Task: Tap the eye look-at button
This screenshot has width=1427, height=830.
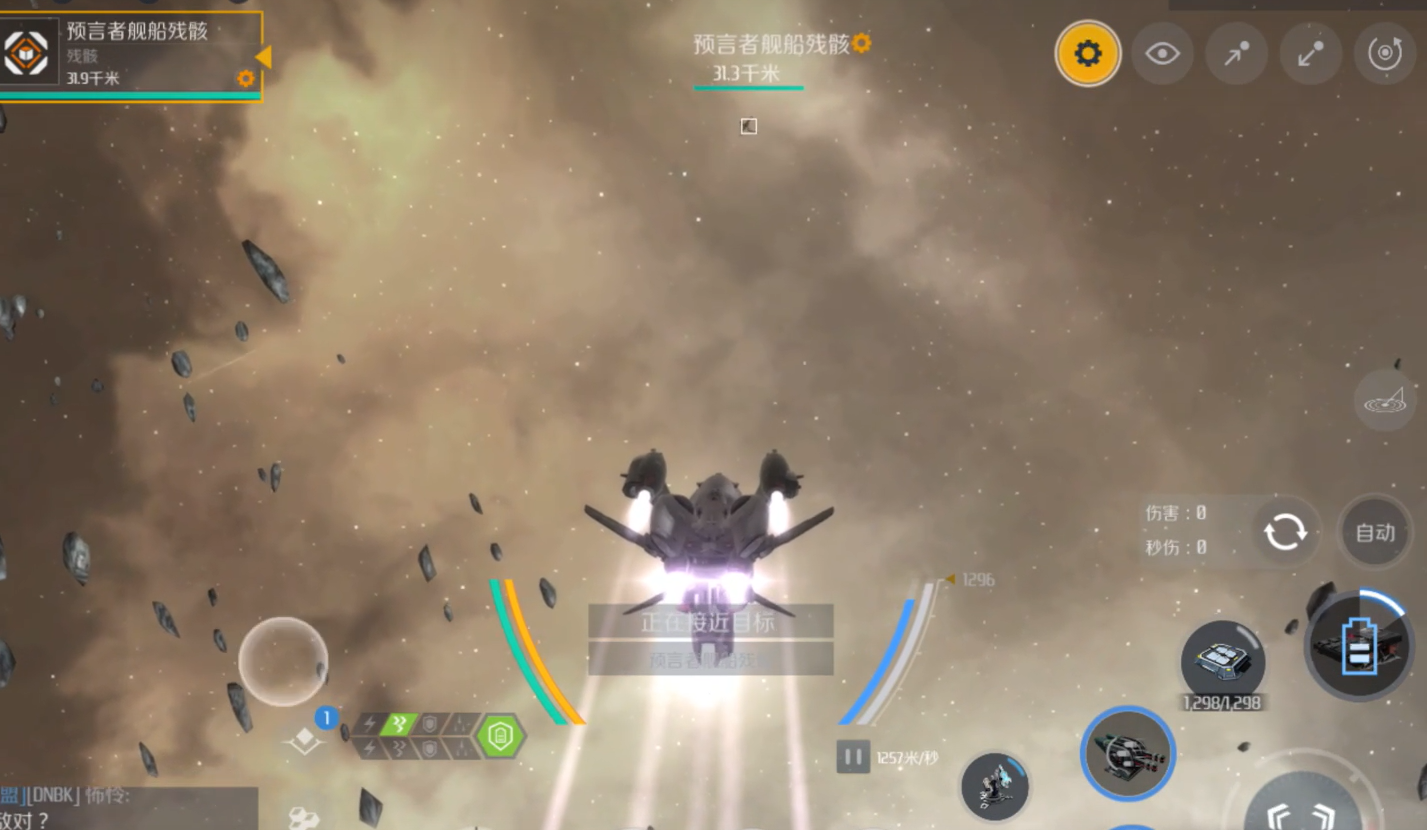Action: (x=1162, y=53)
